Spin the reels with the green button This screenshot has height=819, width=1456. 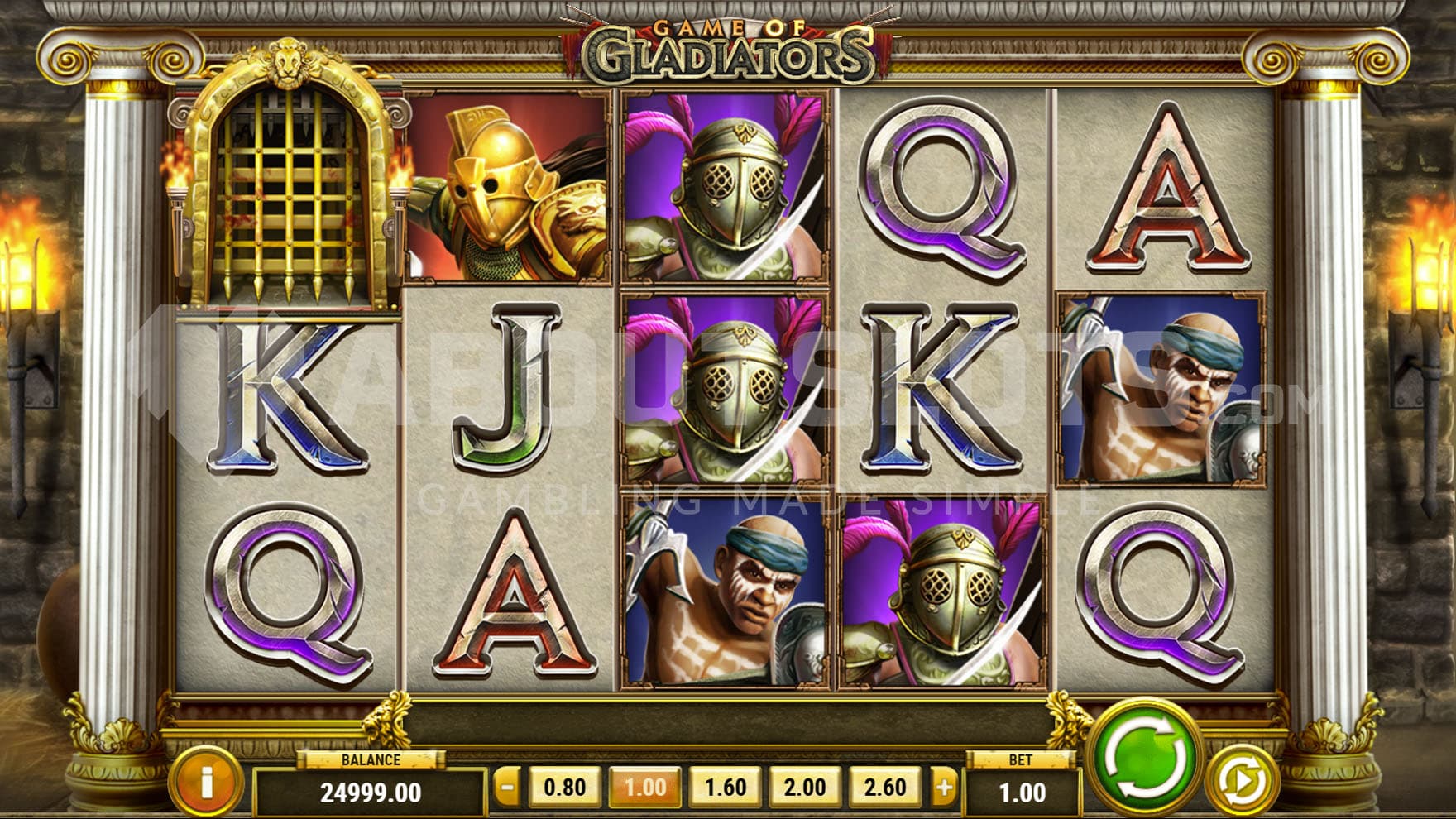(1144, 757)
